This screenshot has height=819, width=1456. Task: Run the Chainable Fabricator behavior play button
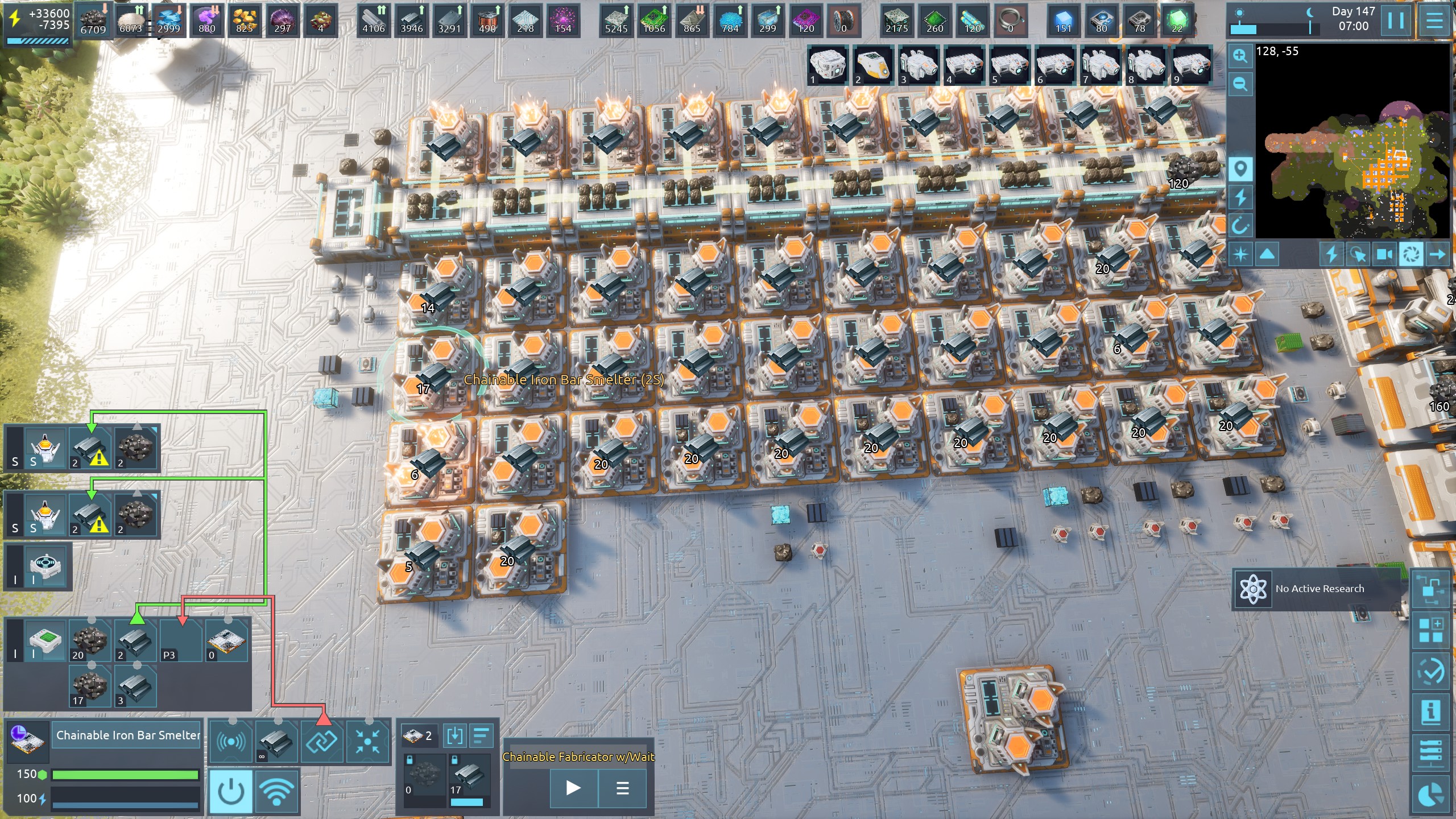(573, 788)
